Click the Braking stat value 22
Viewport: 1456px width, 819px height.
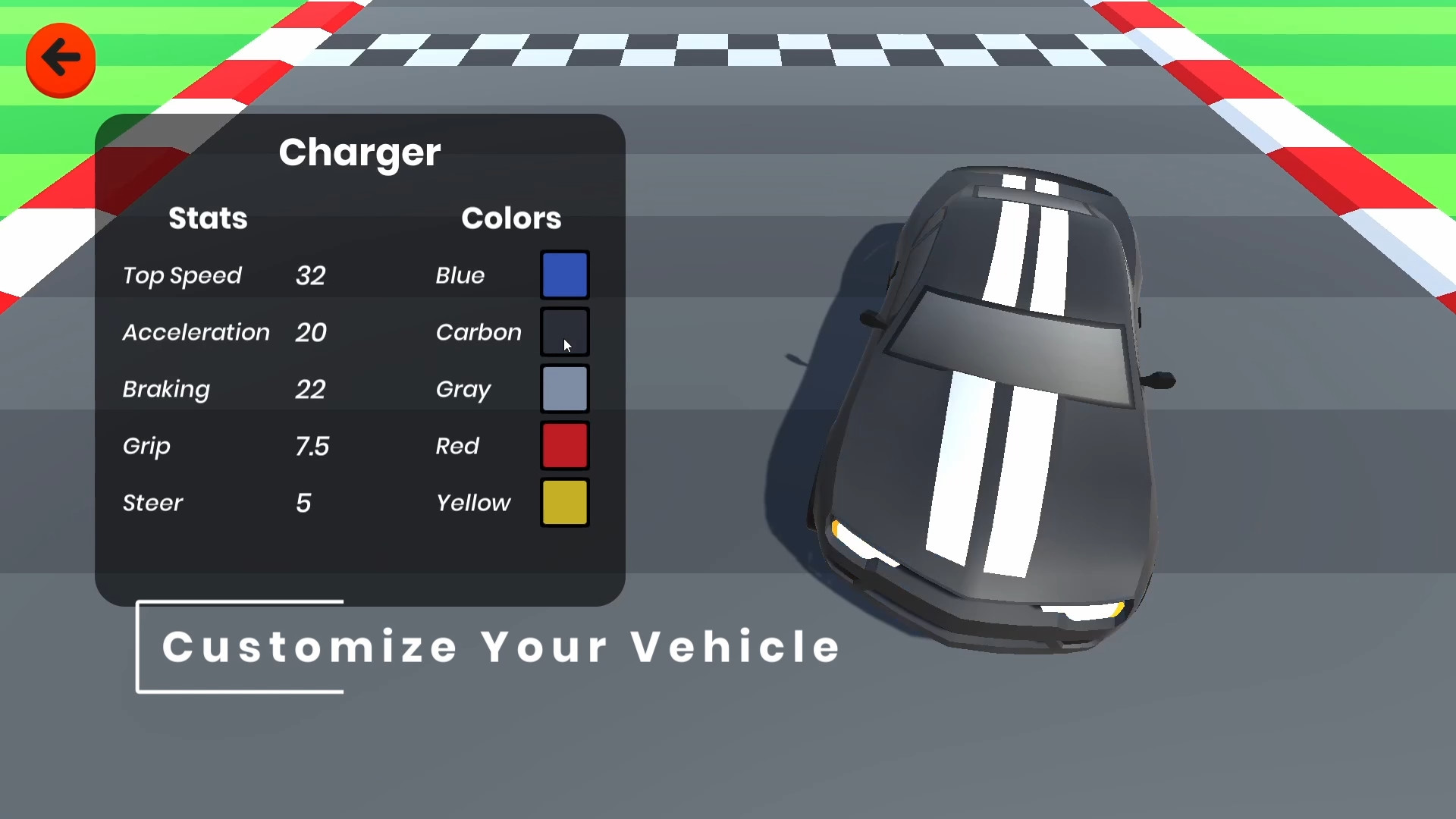coord(309,389)
